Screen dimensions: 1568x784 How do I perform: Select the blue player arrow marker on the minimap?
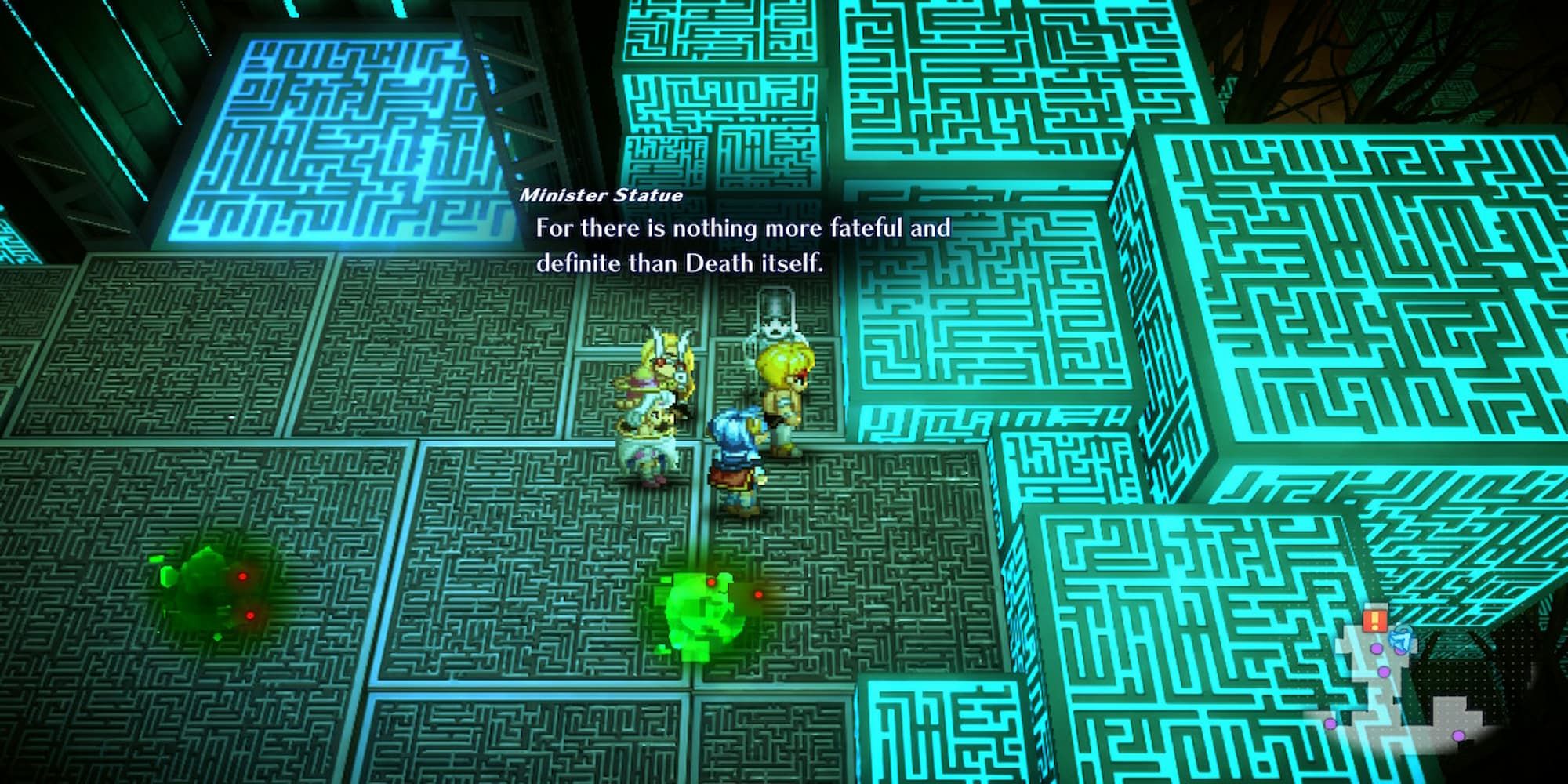tap(1400, 639)
